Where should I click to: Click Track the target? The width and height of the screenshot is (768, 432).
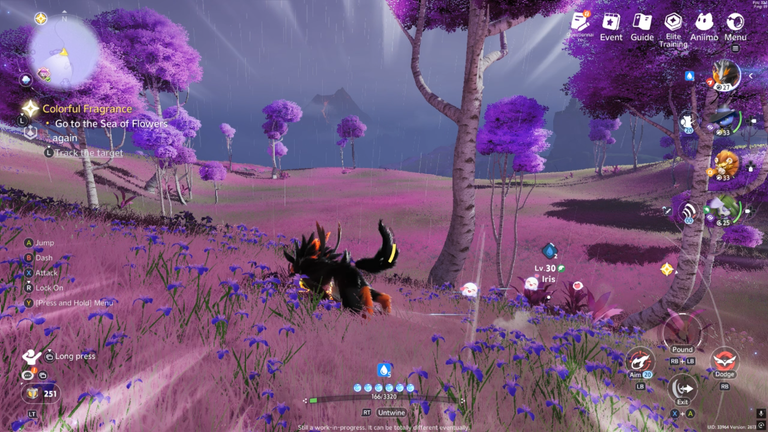click(x=90, y=152)
